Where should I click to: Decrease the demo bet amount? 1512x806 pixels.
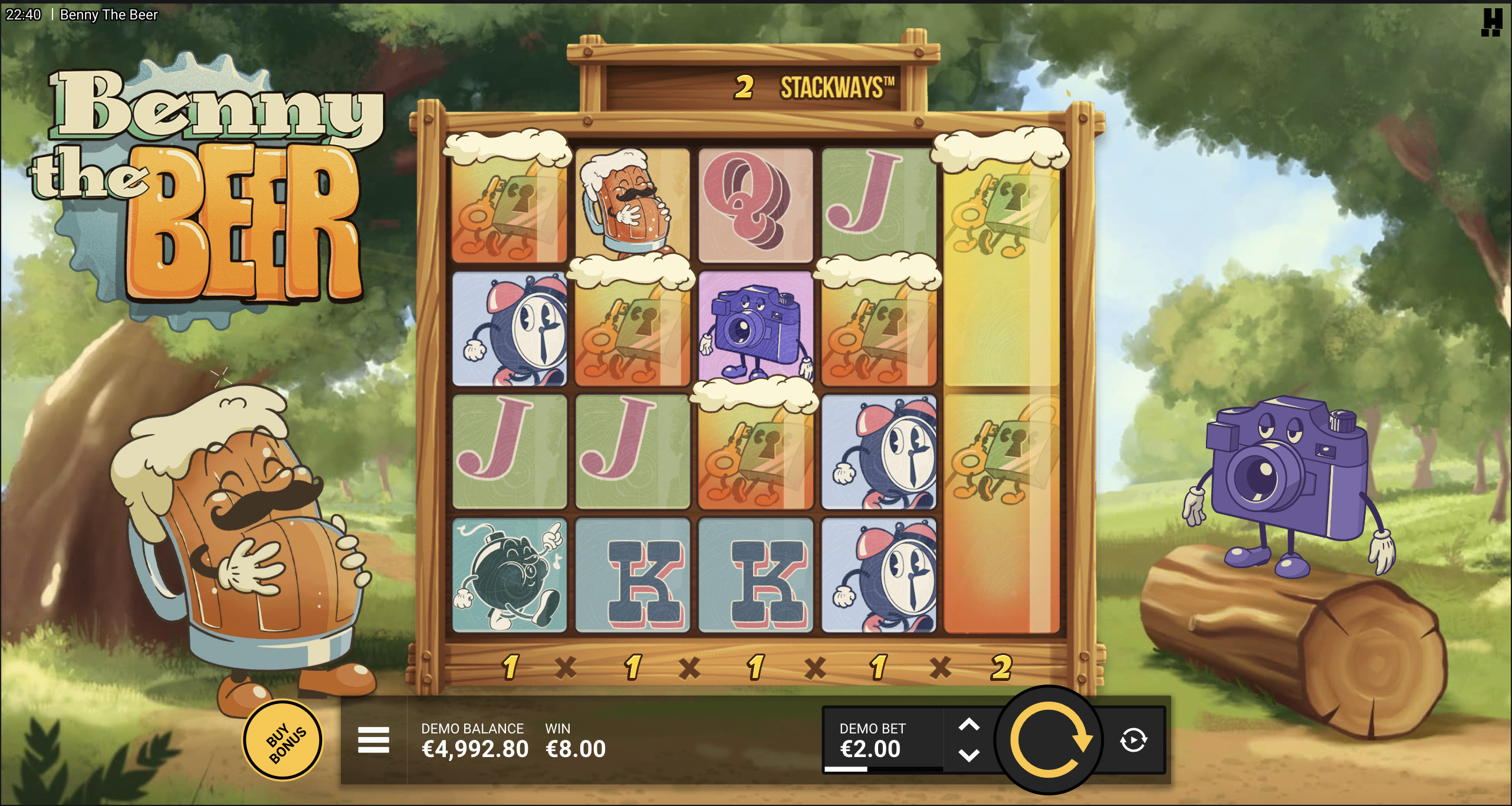(969, 755)
